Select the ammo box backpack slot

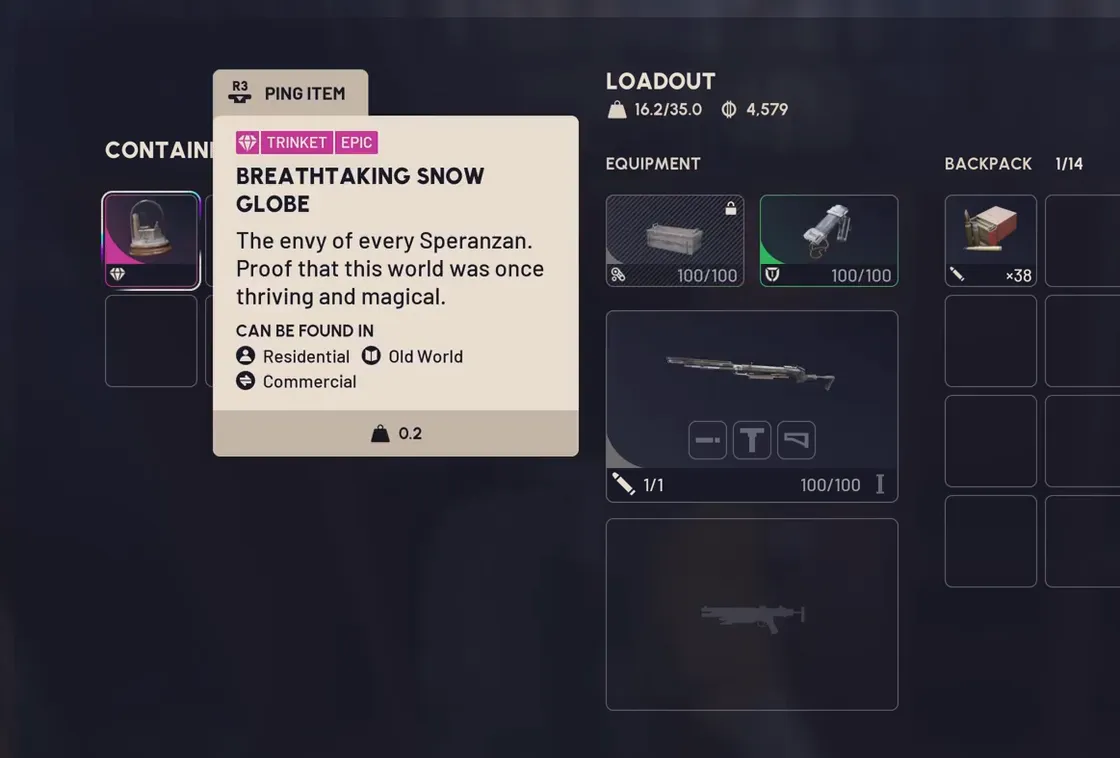(990, 240)
